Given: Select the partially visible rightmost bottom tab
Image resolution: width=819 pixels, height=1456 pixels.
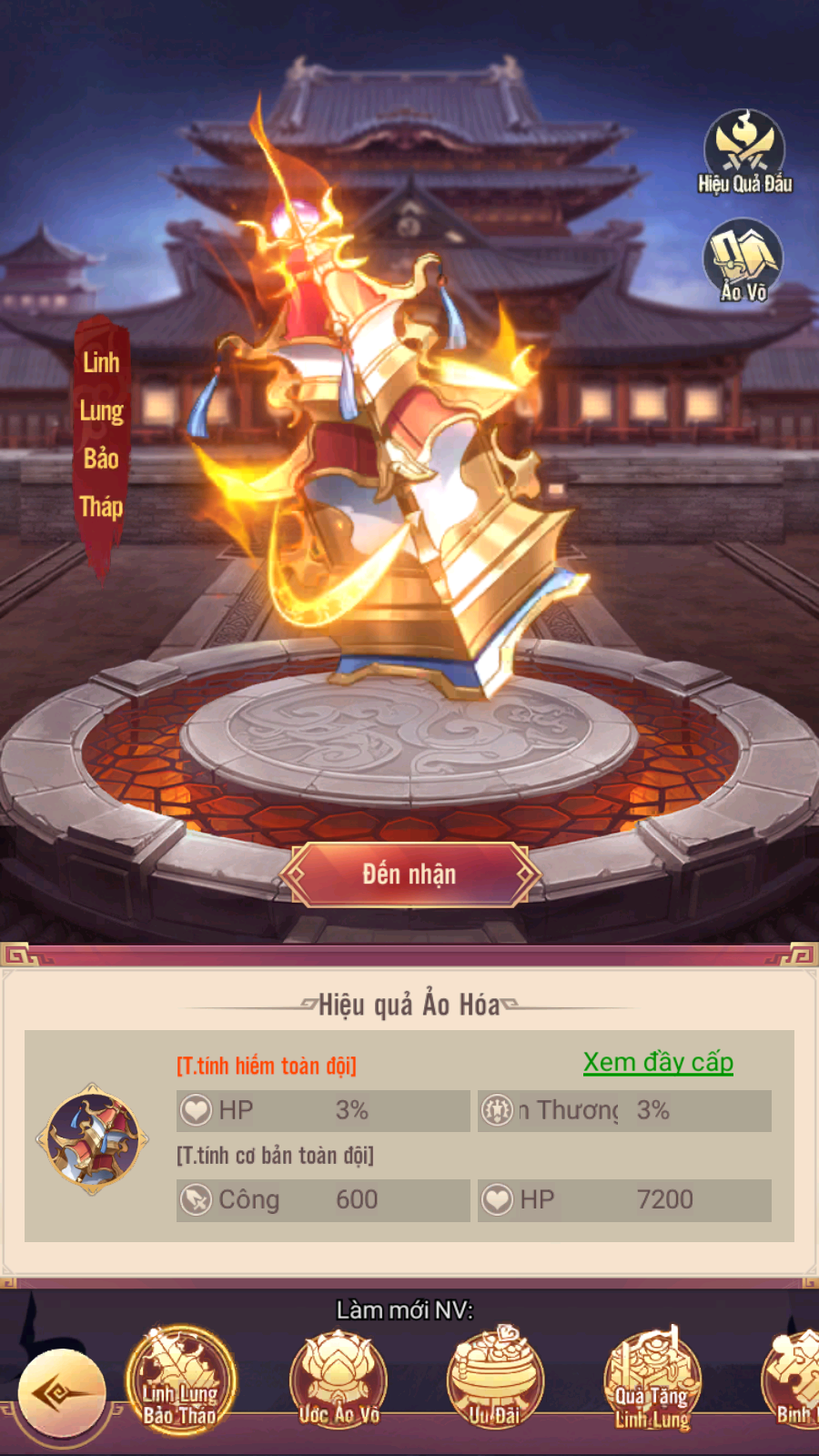Looking at the screenshot, I should pos(794,1379).
